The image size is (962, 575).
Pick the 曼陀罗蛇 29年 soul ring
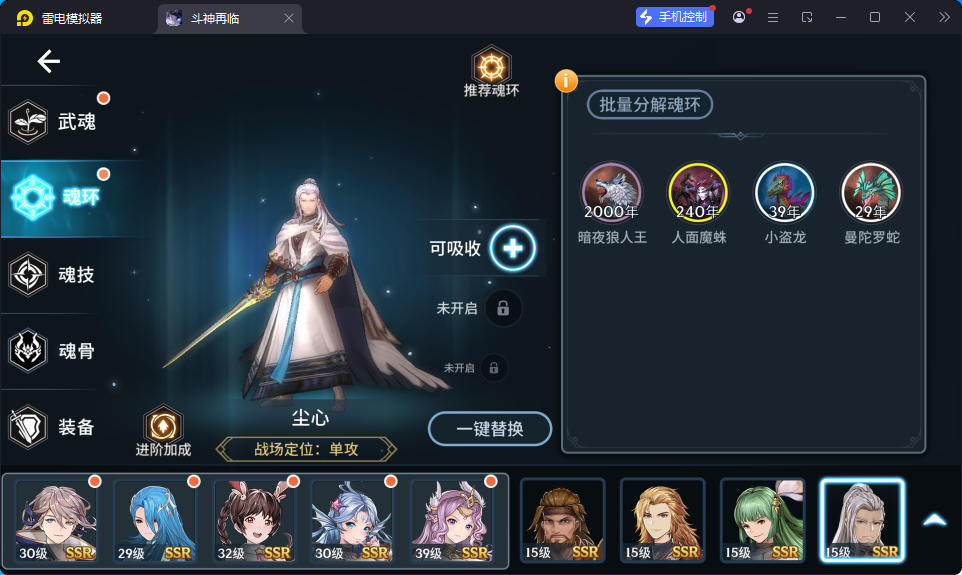click(871, 191)
